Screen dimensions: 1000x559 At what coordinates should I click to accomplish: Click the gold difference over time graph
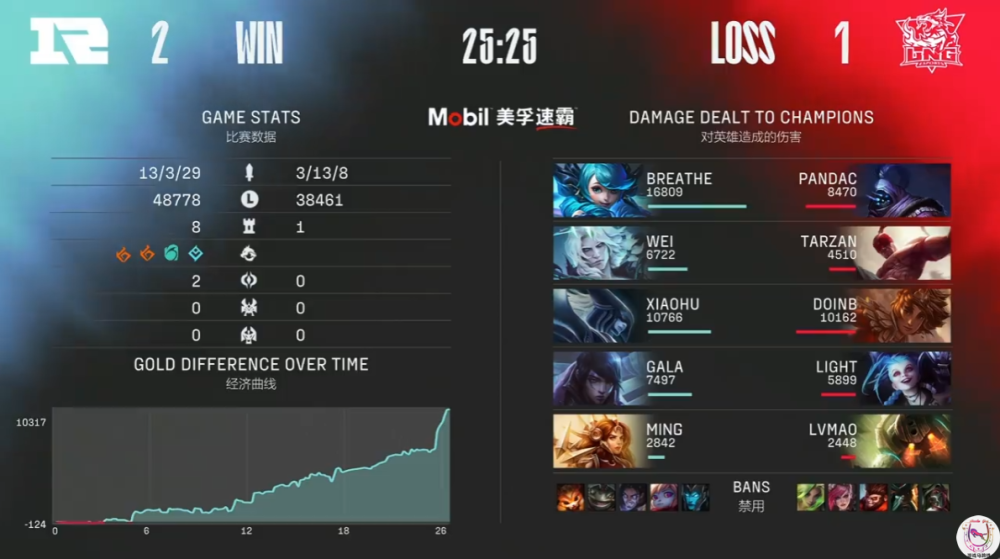coord(251,465)
